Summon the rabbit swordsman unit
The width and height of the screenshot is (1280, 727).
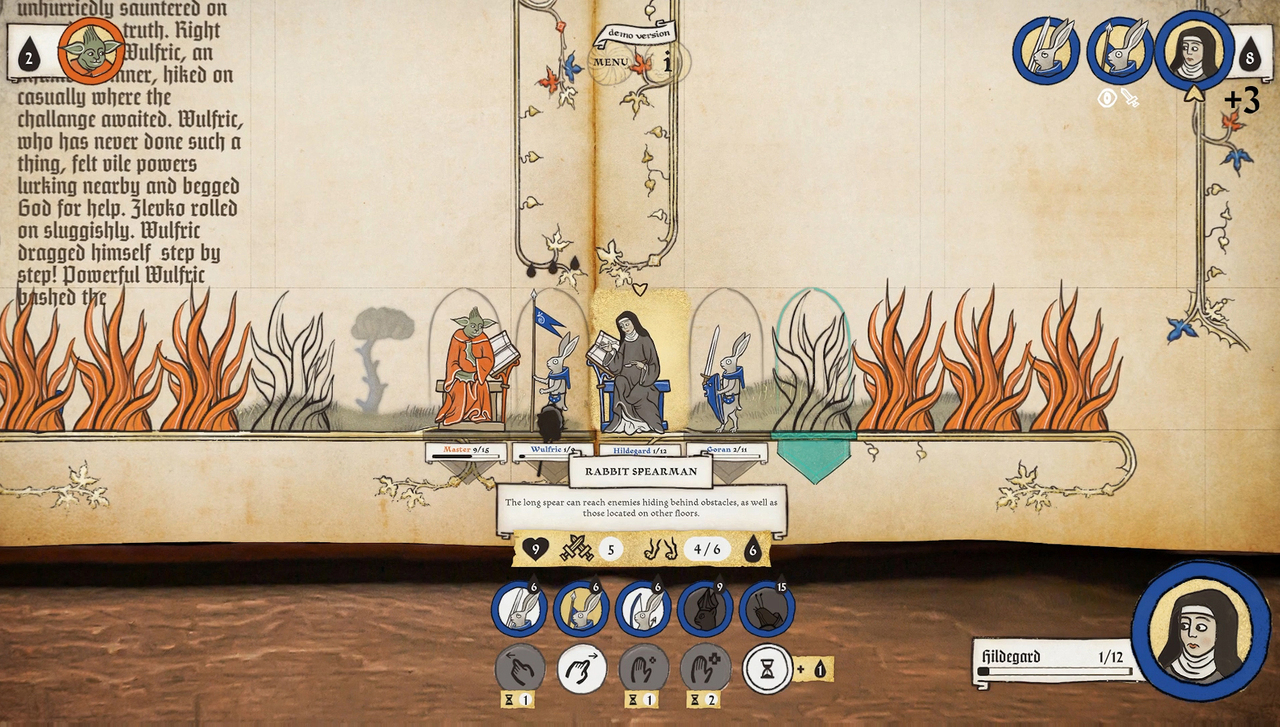520,609
